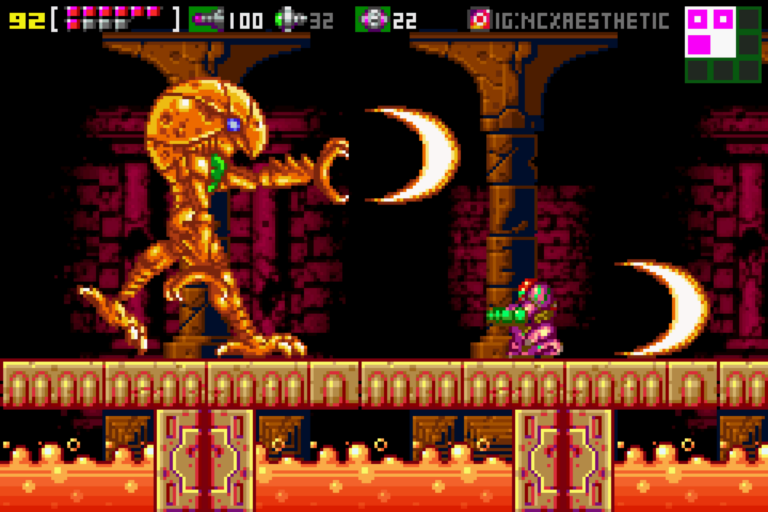Select the power bomb icon
Image resolution: width=768 pixels, height=512 pixels.
click(372, 19)
